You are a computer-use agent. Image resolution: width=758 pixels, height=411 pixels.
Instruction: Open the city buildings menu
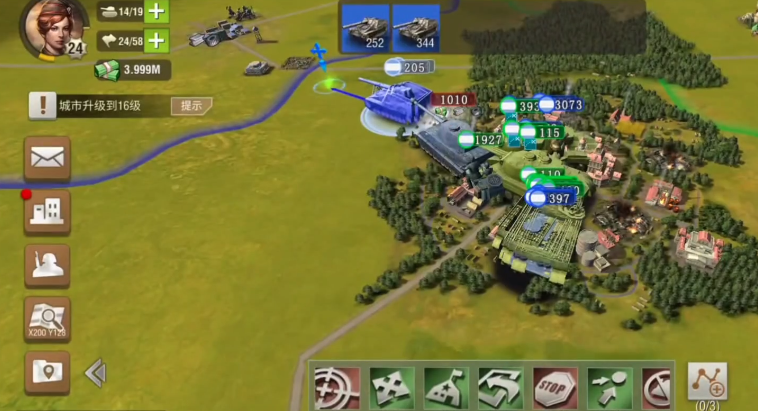(x=47, y=212)
